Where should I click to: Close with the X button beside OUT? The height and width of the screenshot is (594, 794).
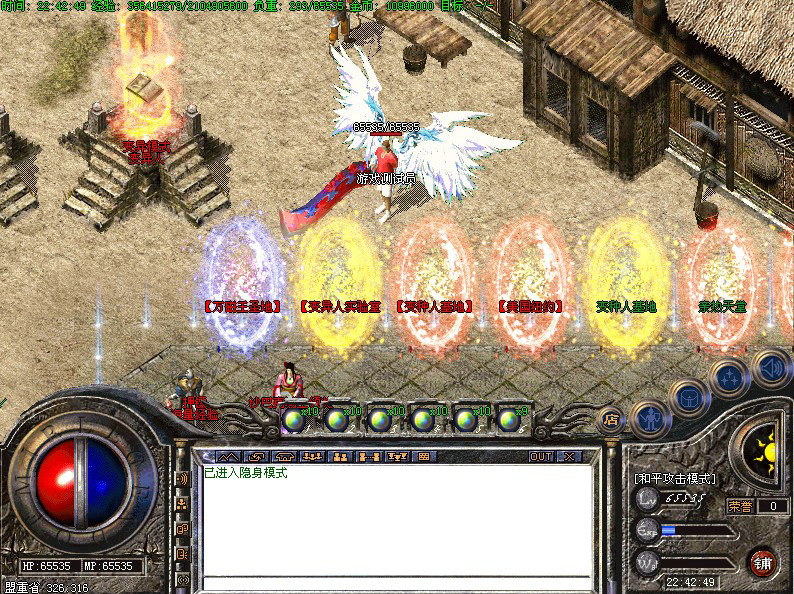click(x=569, y=456)
